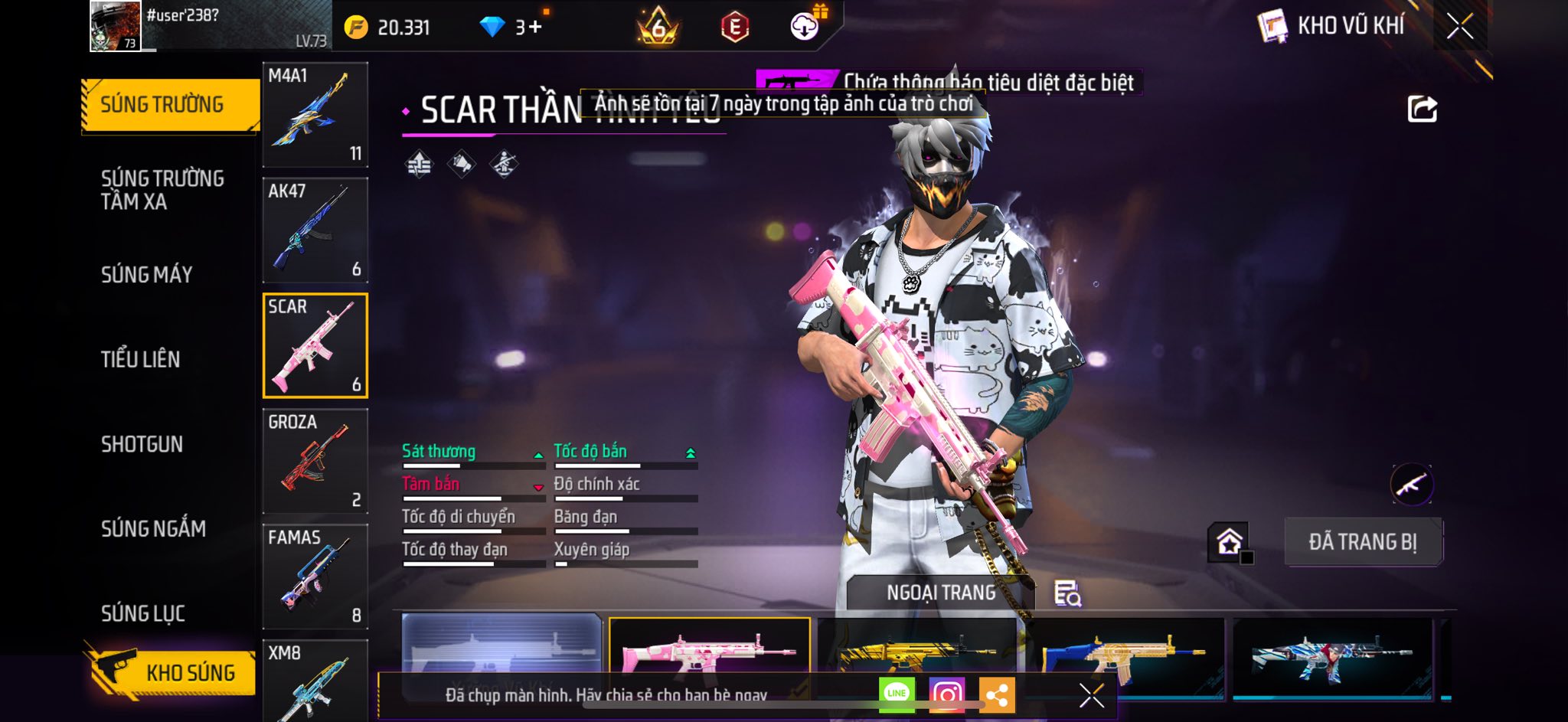Open the Ngoại Trang skin tab
The image size is (1568, 722).
coord(941,593)
